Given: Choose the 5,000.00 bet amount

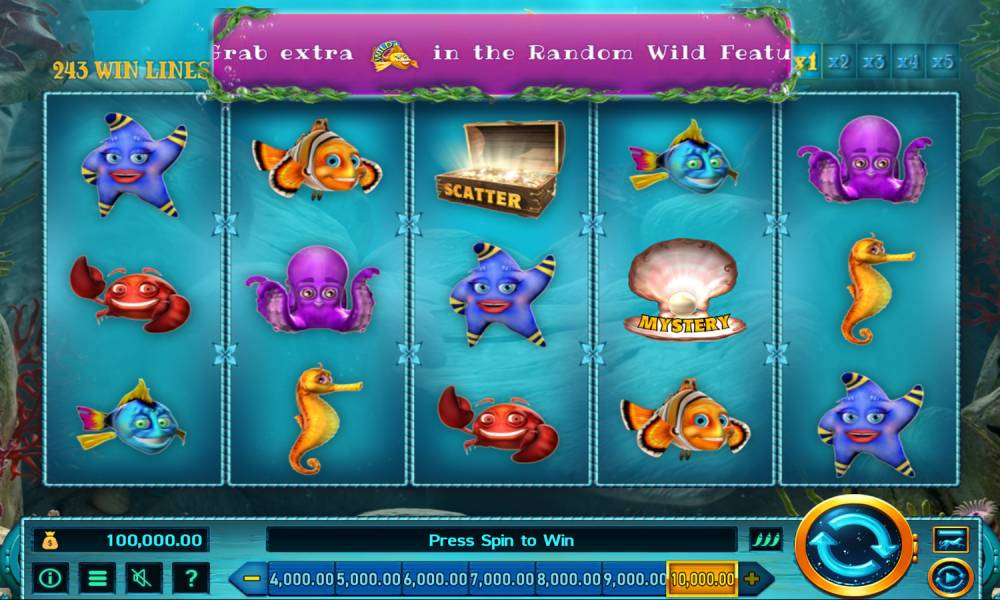Looking at the screenshot, I should (368, 578).
